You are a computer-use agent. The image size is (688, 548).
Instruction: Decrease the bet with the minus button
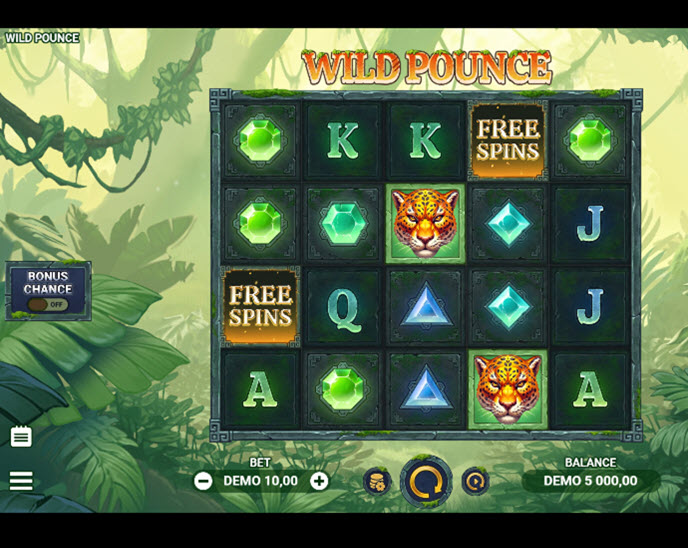coord(203,481)
